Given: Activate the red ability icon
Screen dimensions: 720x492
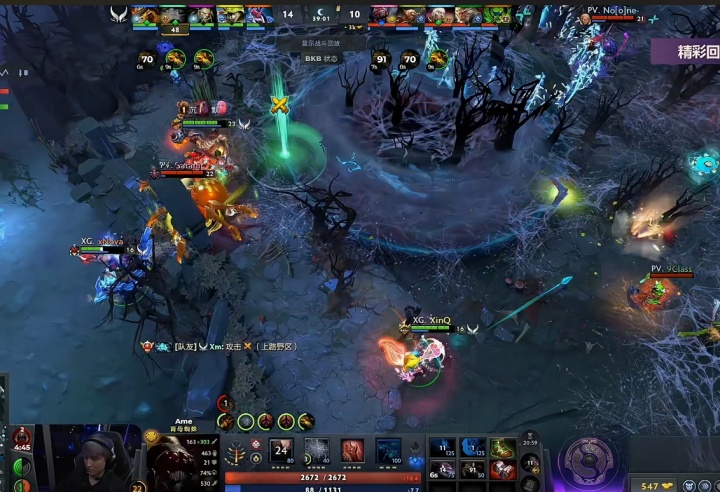Looking at the screenshot, I should pos(352,451).
